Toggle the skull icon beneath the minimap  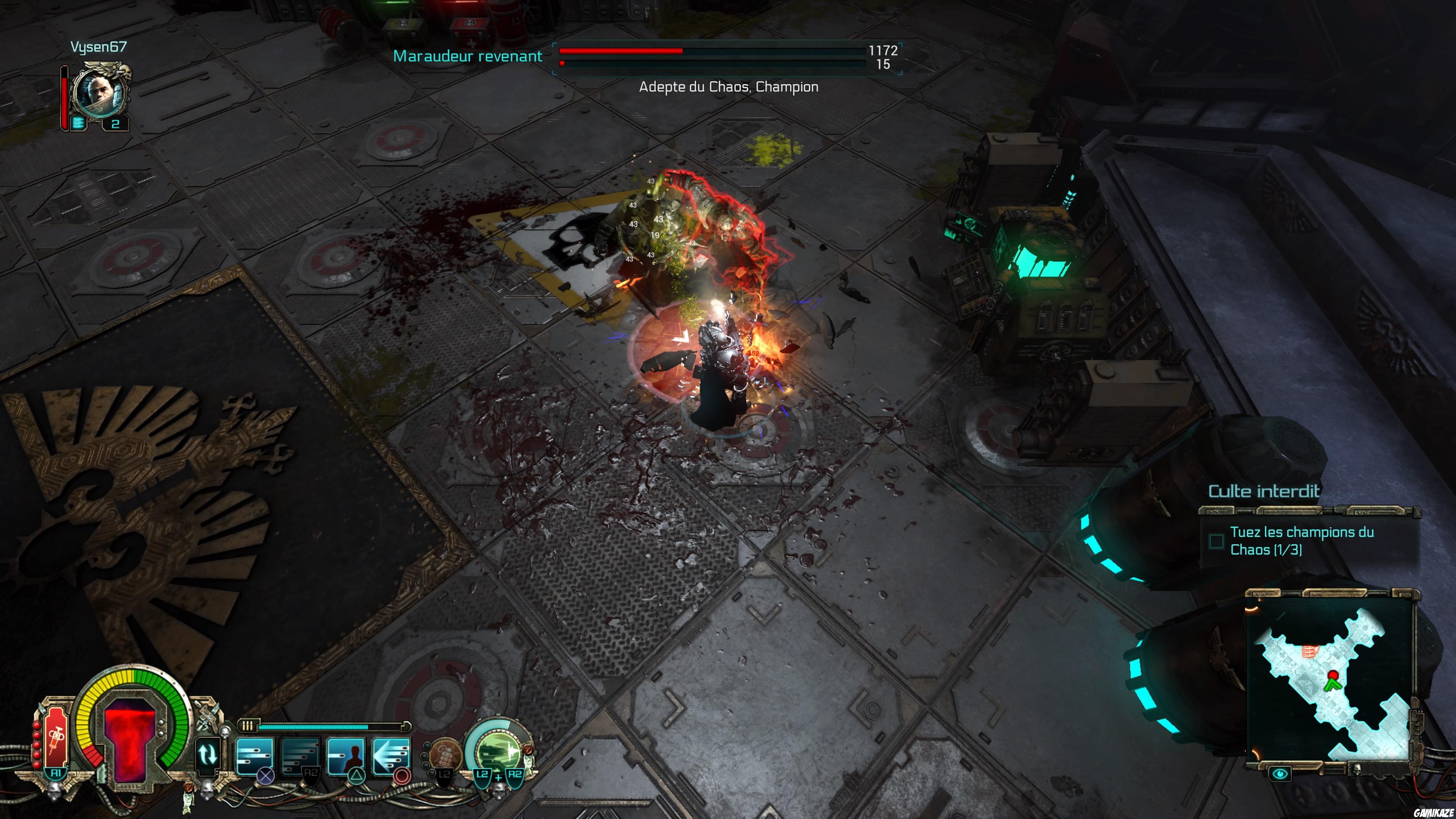(x=1358, y=770)
